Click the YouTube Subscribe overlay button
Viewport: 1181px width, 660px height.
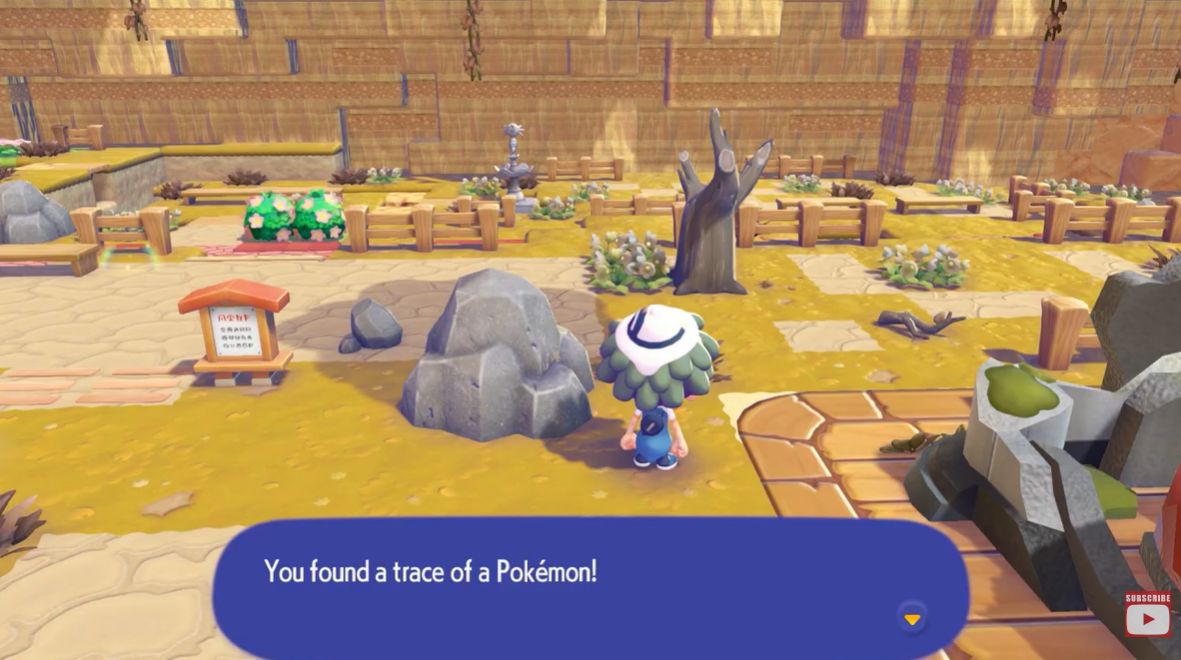tap(1147, 615)
